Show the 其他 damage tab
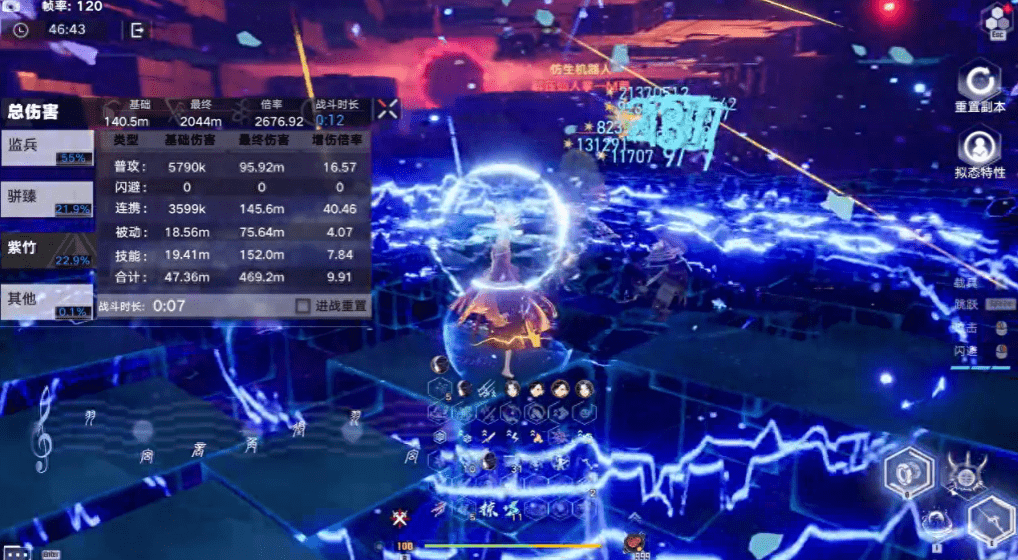The width and height of the screenshot is (1018, 560). 47,300
